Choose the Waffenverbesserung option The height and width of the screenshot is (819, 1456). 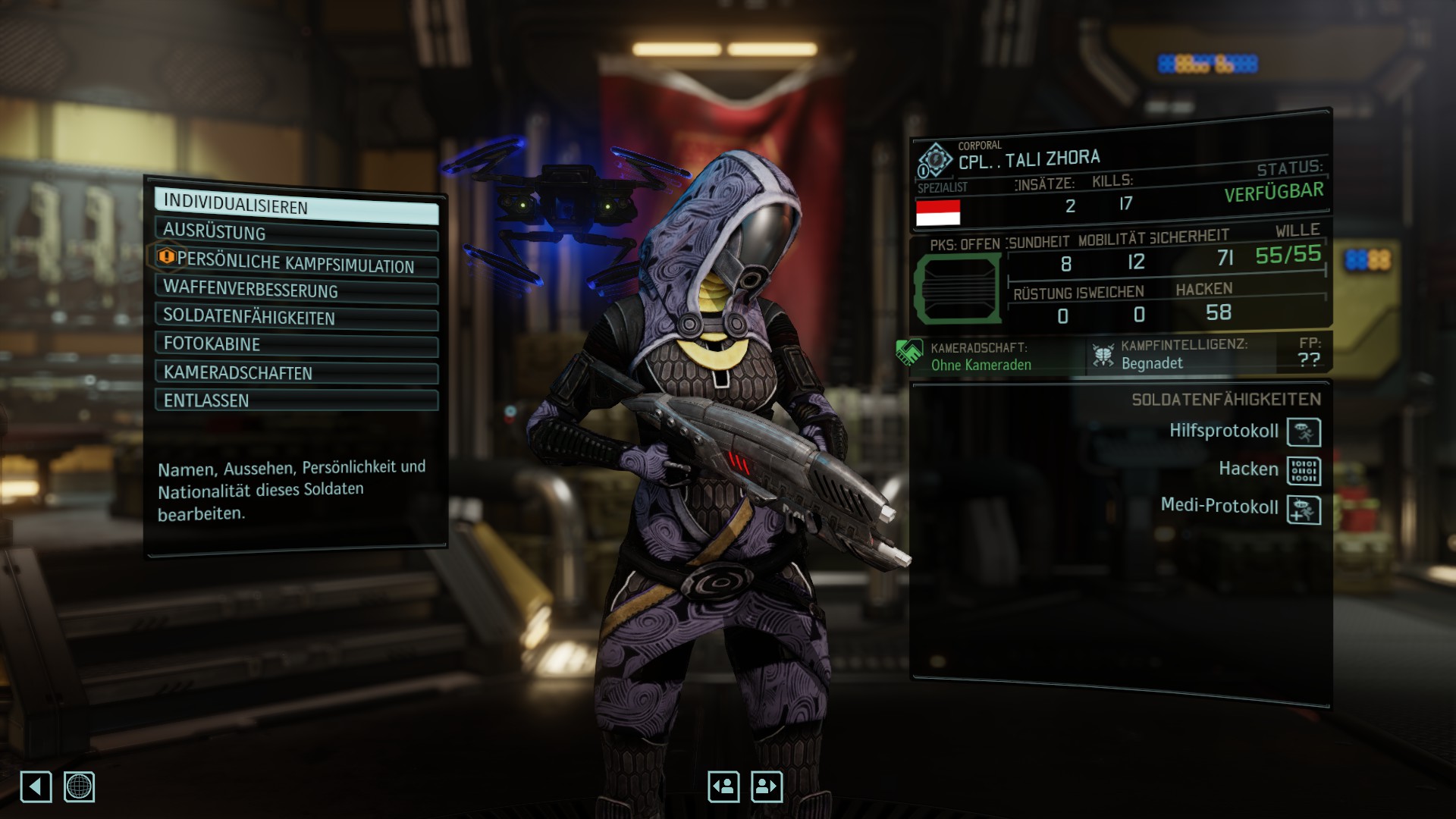pos(296,290)
